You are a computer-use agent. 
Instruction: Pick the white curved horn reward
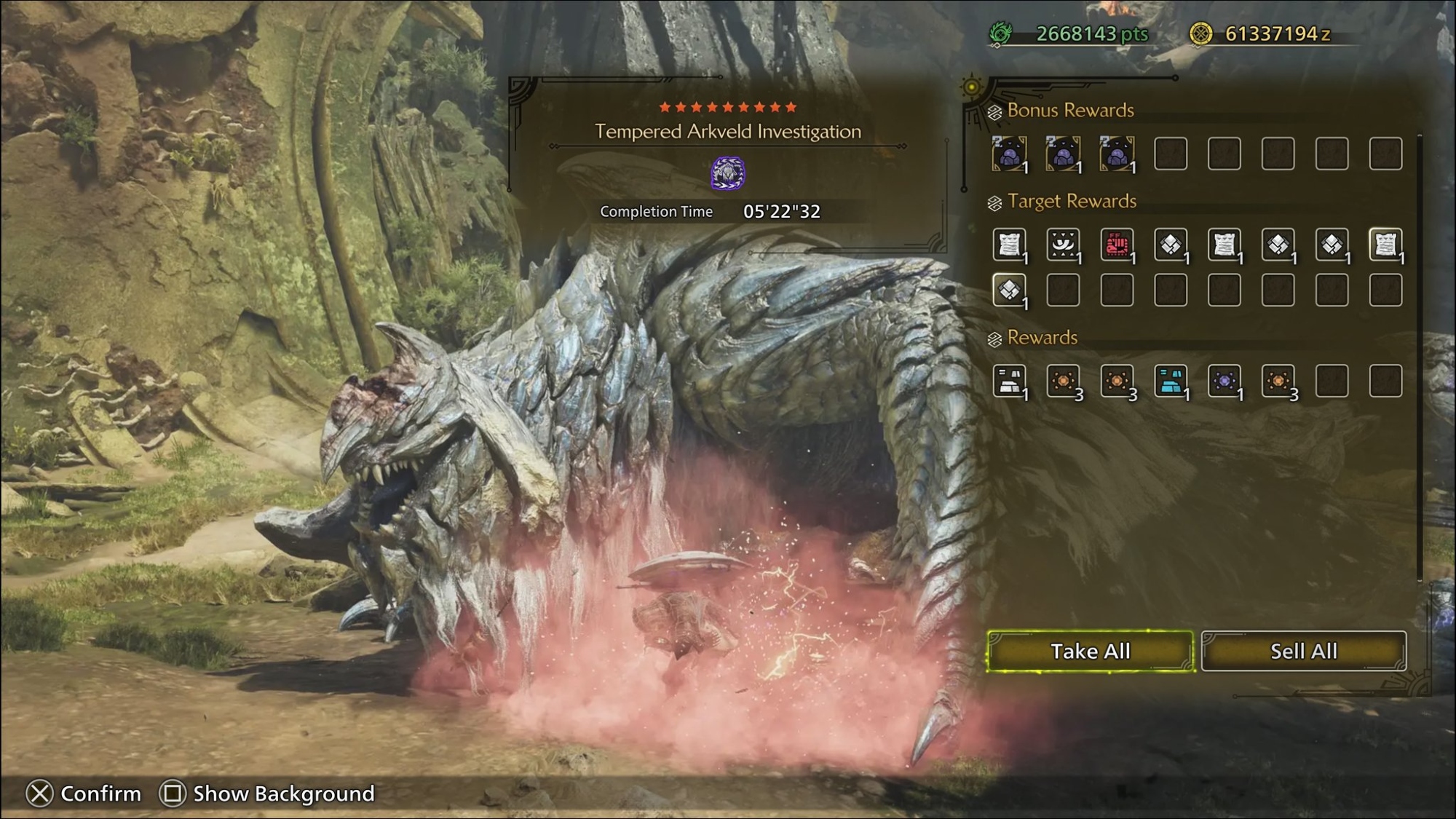(x=1063, y=245)
